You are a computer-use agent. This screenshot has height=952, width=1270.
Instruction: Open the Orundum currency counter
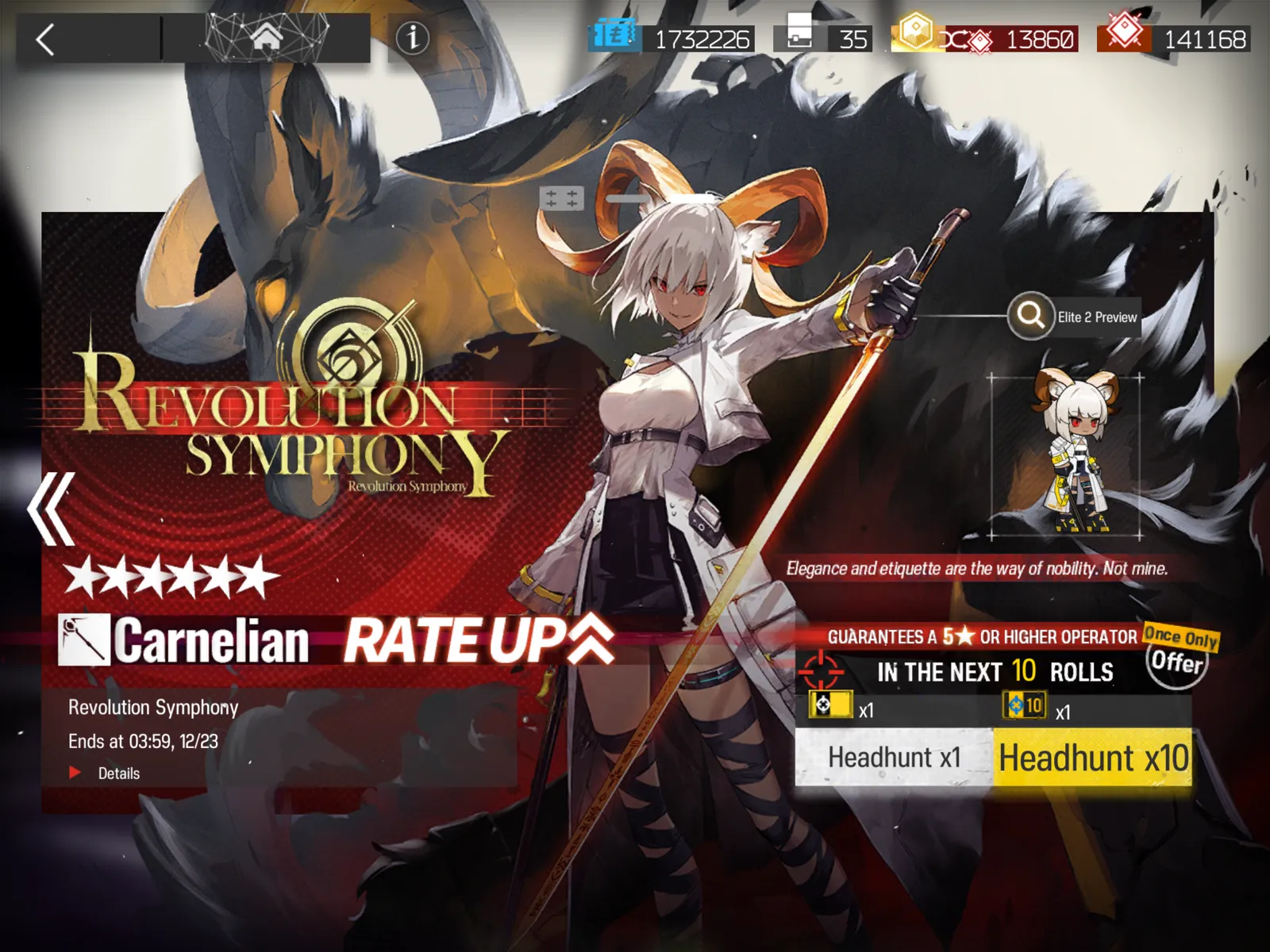click(x=1008, y=38)
